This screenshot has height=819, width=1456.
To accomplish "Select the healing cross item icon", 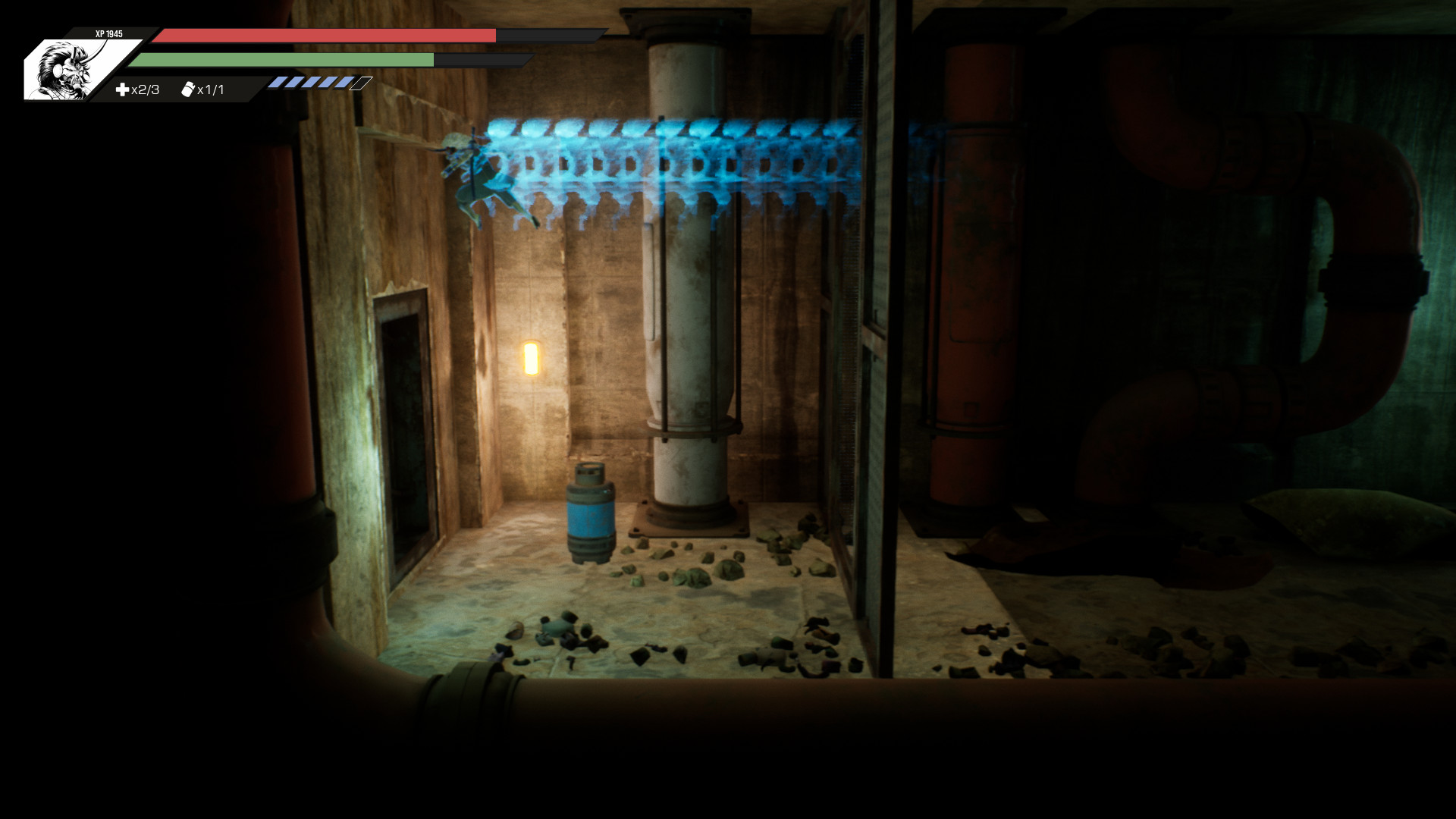I will 122,89.
